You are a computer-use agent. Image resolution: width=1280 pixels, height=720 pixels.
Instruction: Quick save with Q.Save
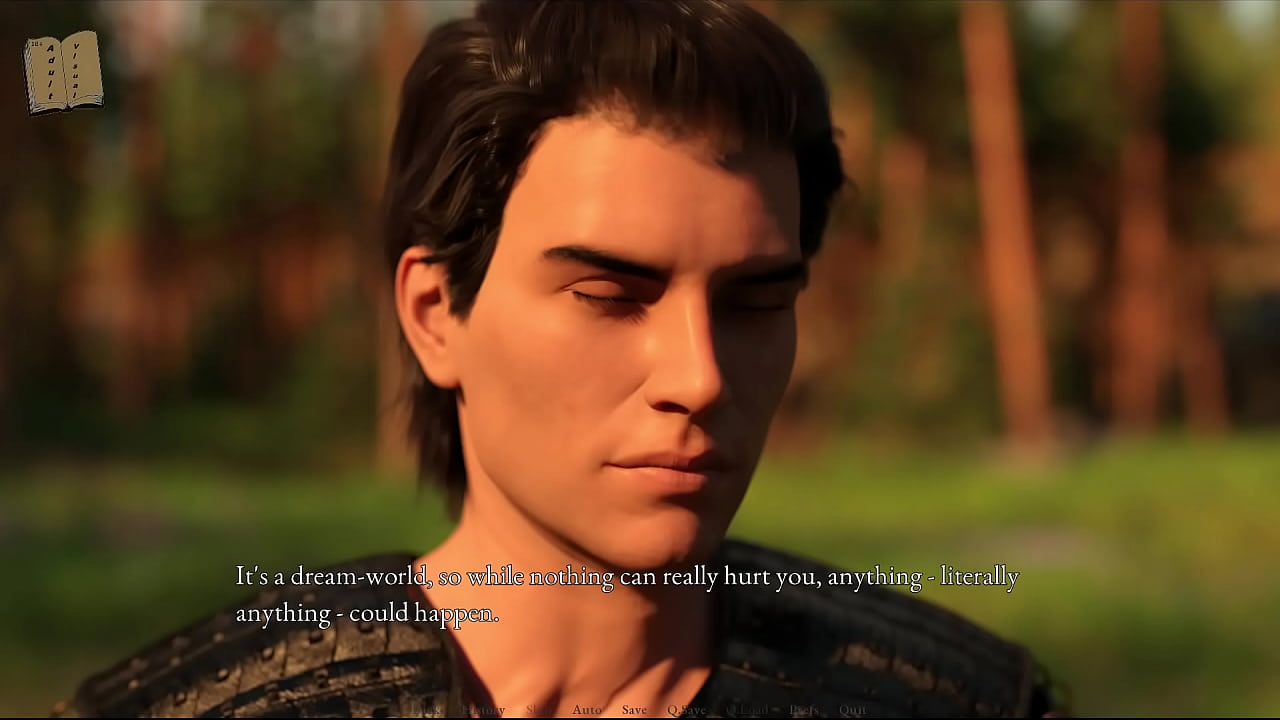click(686, 710)
